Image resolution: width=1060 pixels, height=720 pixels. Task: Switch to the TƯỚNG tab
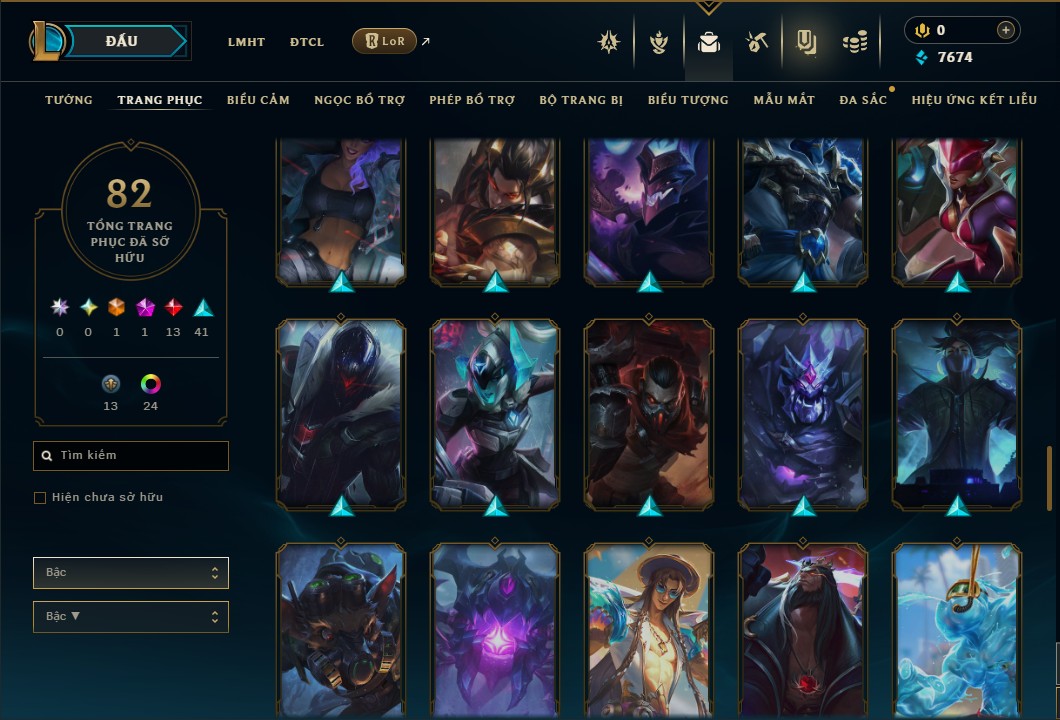pos(69,100)
